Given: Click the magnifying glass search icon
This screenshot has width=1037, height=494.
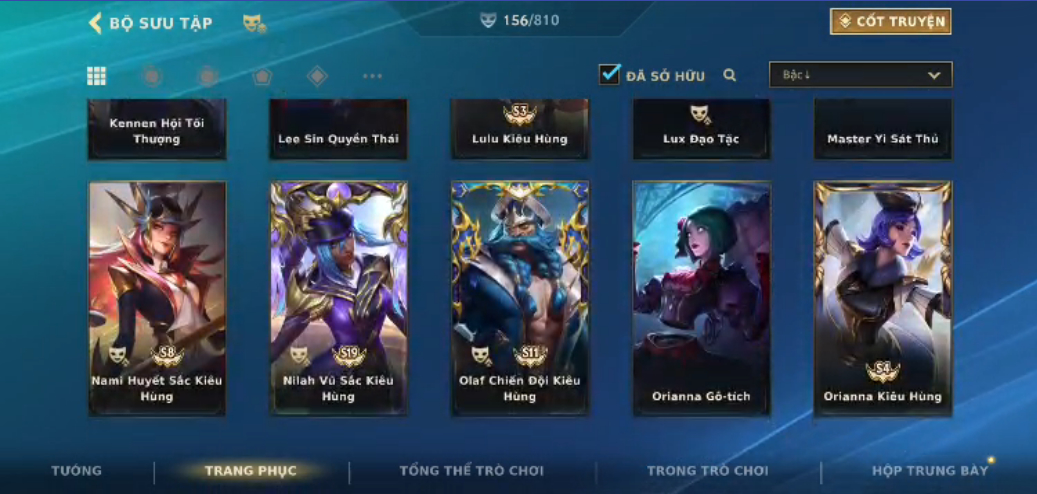Looking at the screenshot, I should pyautogui.click(x=730, y=75).
